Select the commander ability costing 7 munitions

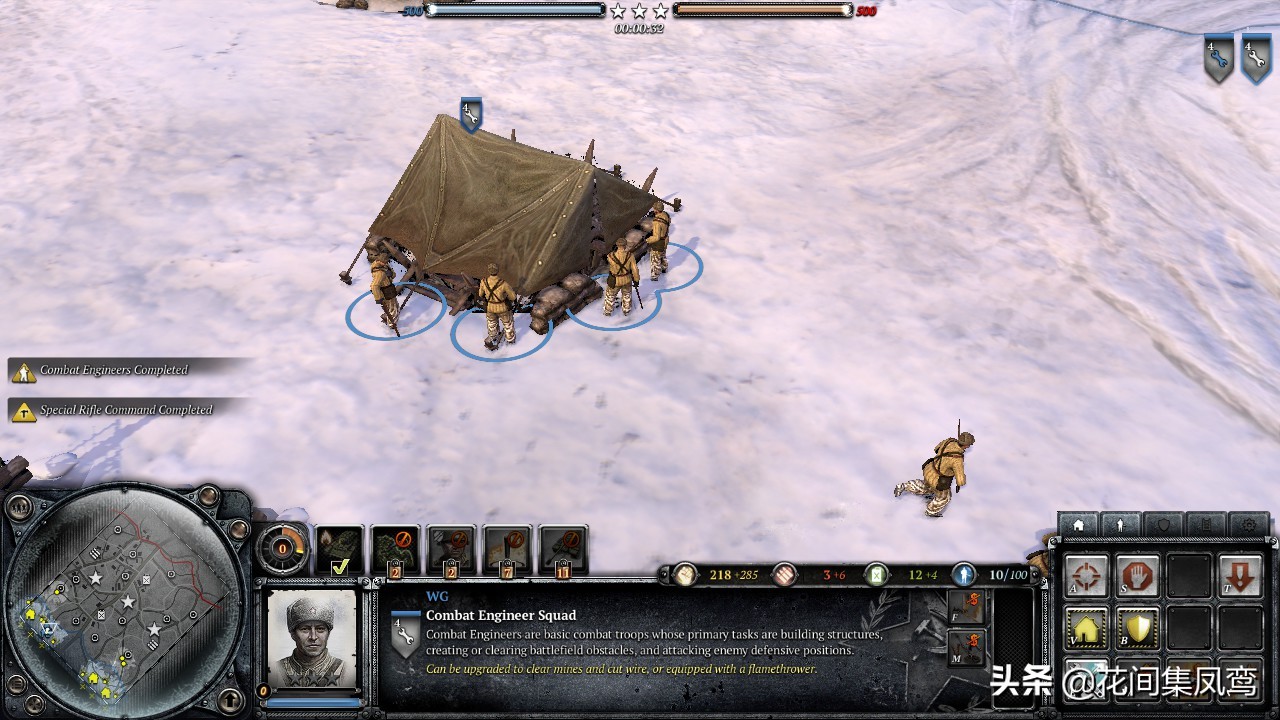(x=508, y=546)
